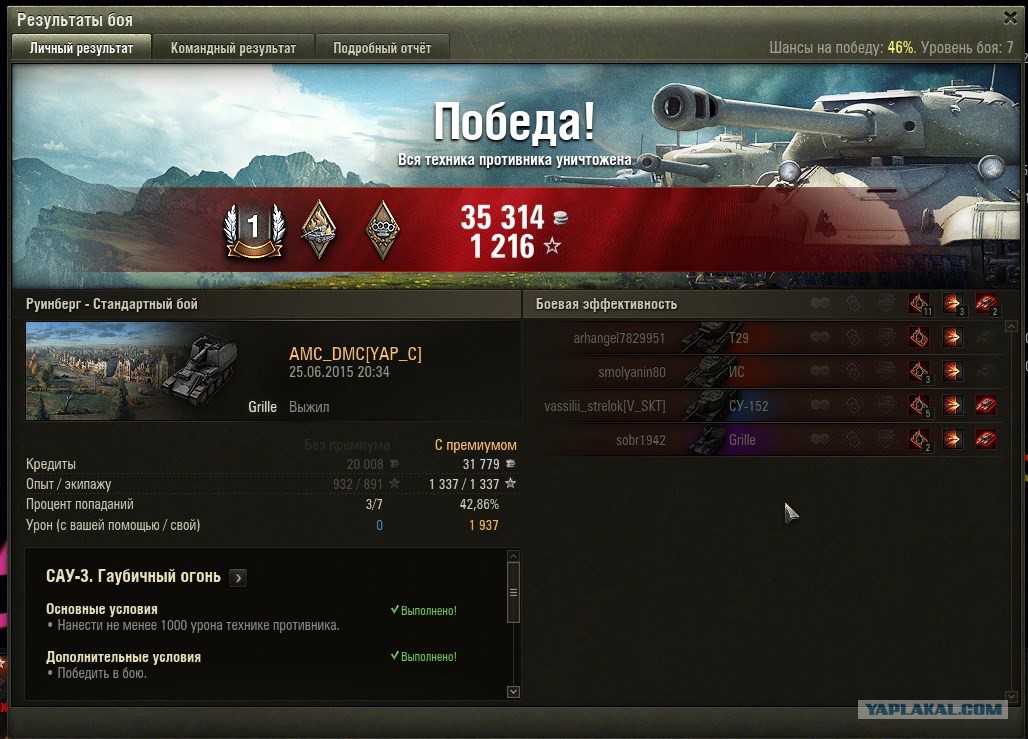Viewport: 1028px width, 739px height.
Task: Select the Личный результат tab
Action: click(x=81, y=48)
